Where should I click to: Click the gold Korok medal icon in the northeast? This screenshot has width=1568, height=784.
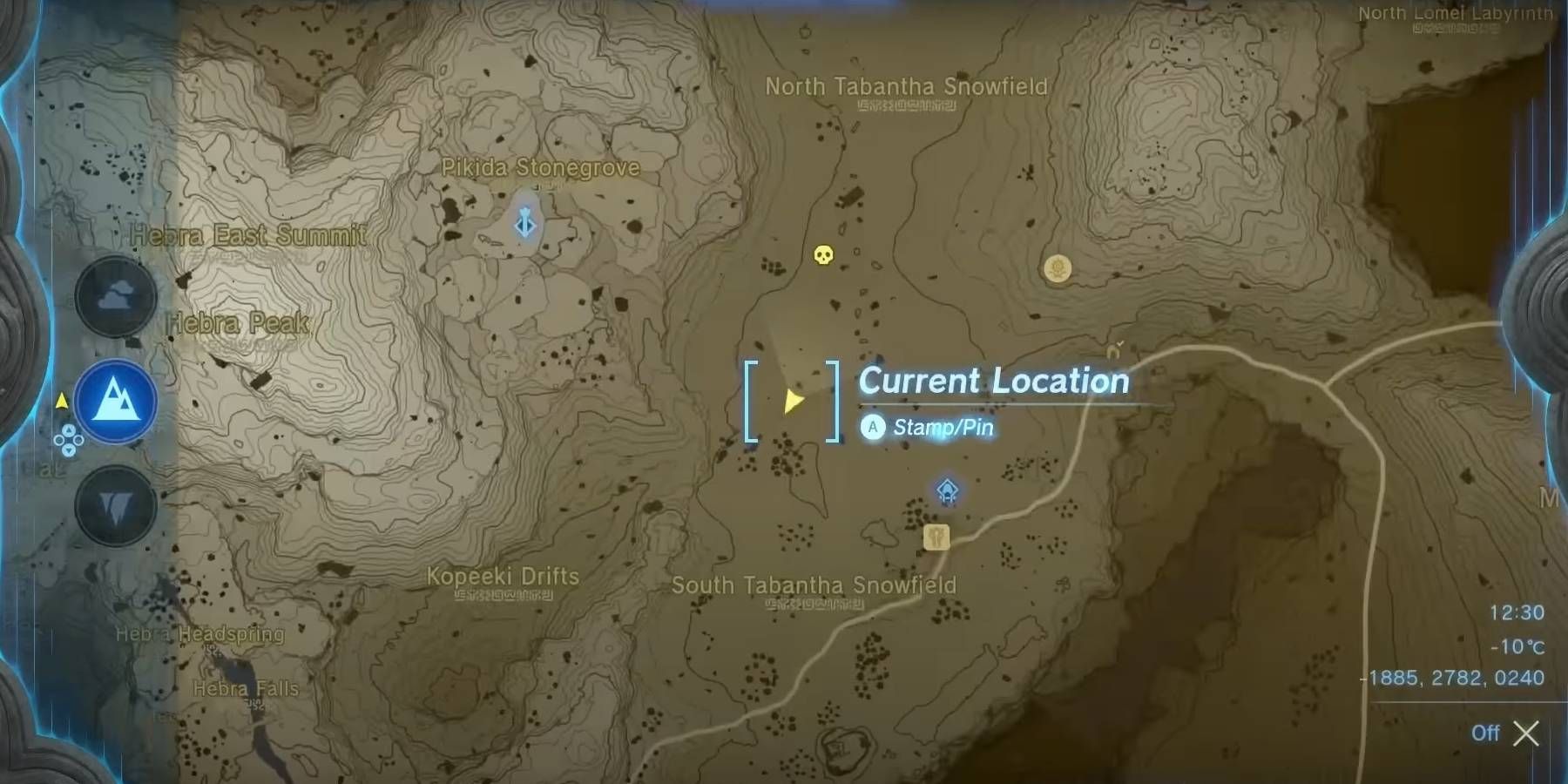click(1058, 270)
